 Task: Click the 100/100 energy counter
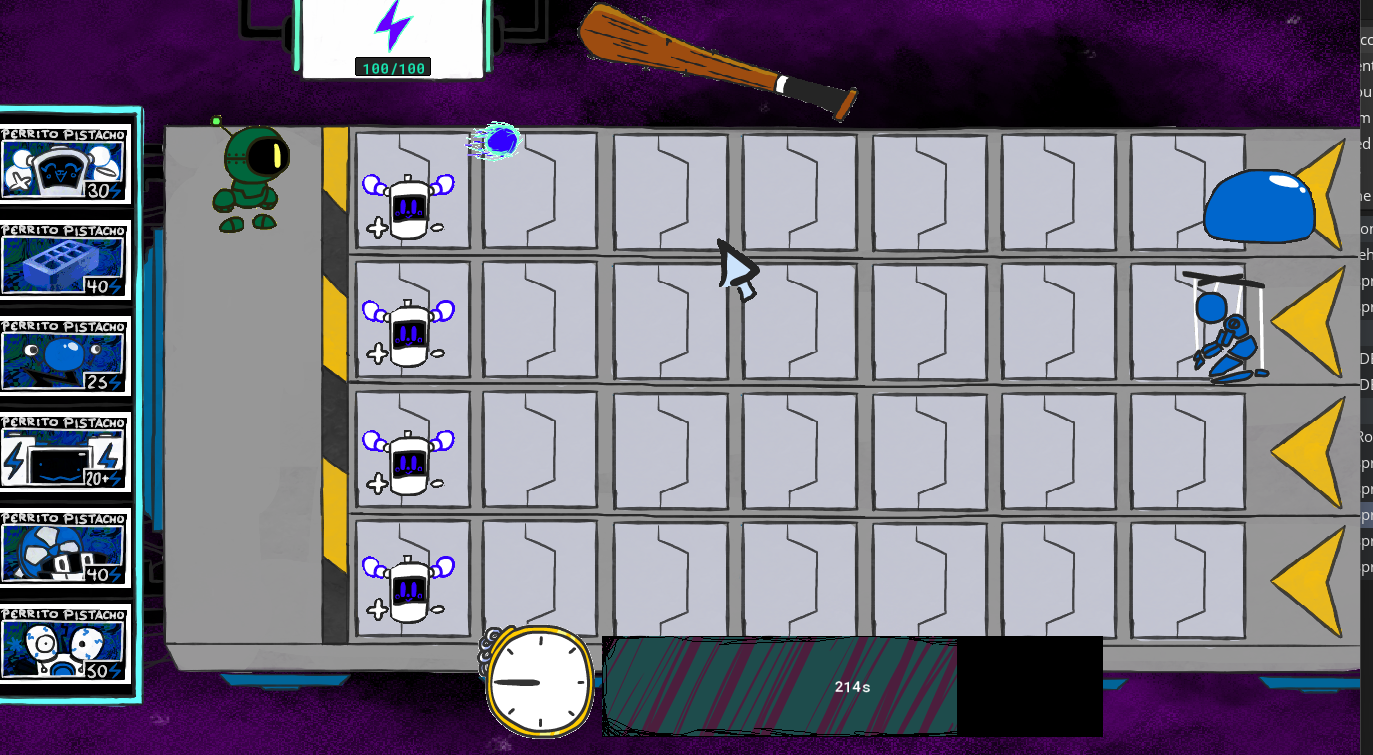(x=391, y=67)
